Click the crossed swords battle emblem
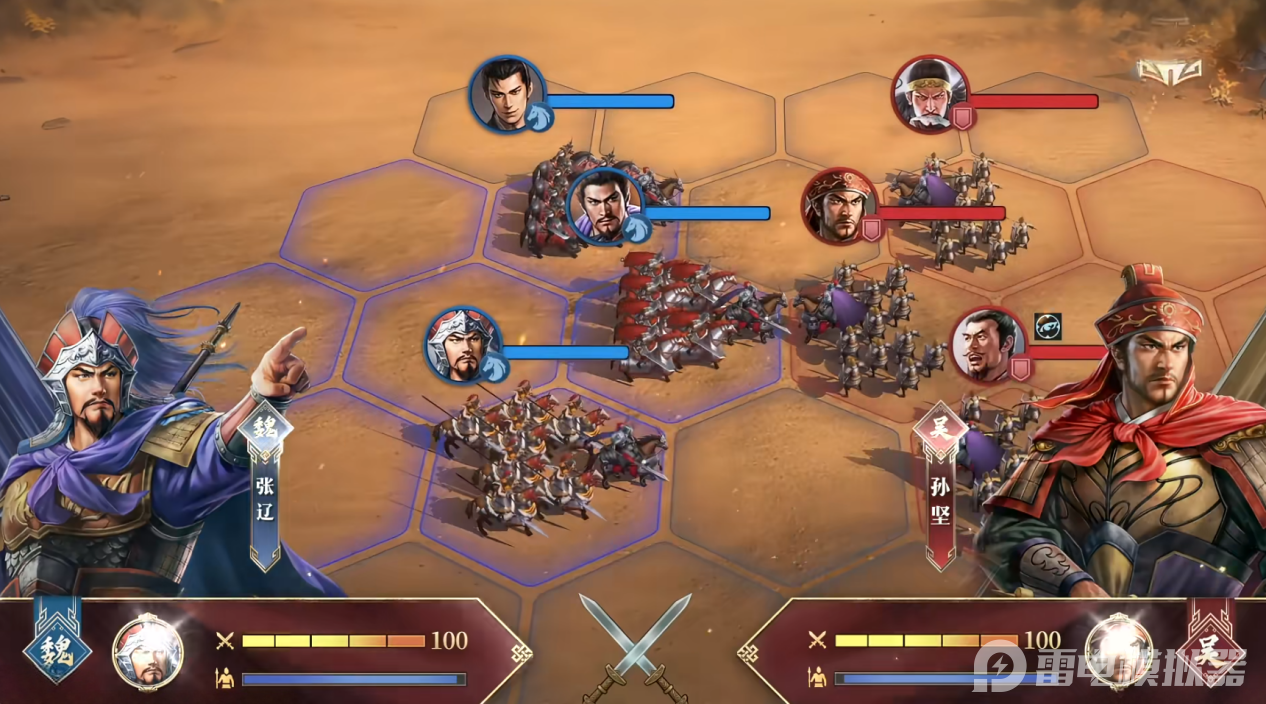 (x=634, y=644)
